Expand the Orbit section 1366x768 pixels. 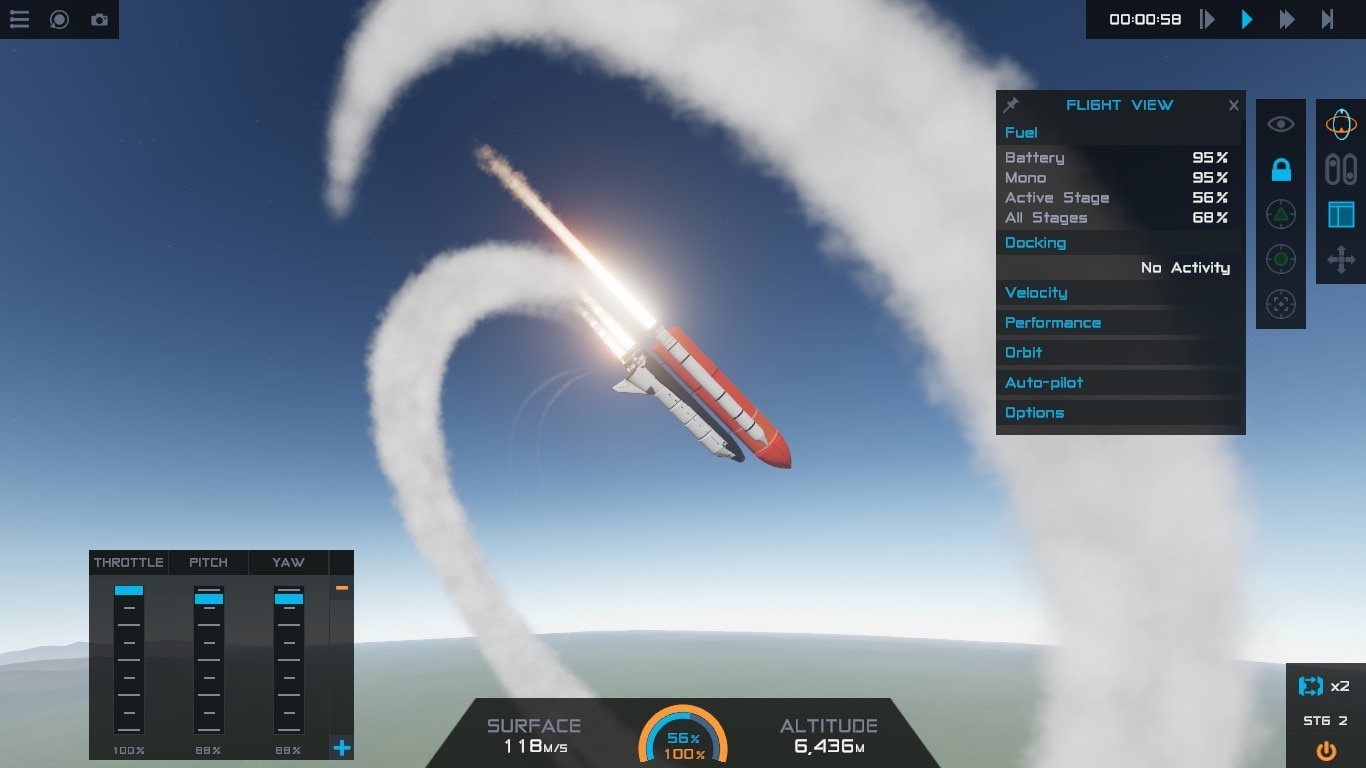[x=1024, y=352]
